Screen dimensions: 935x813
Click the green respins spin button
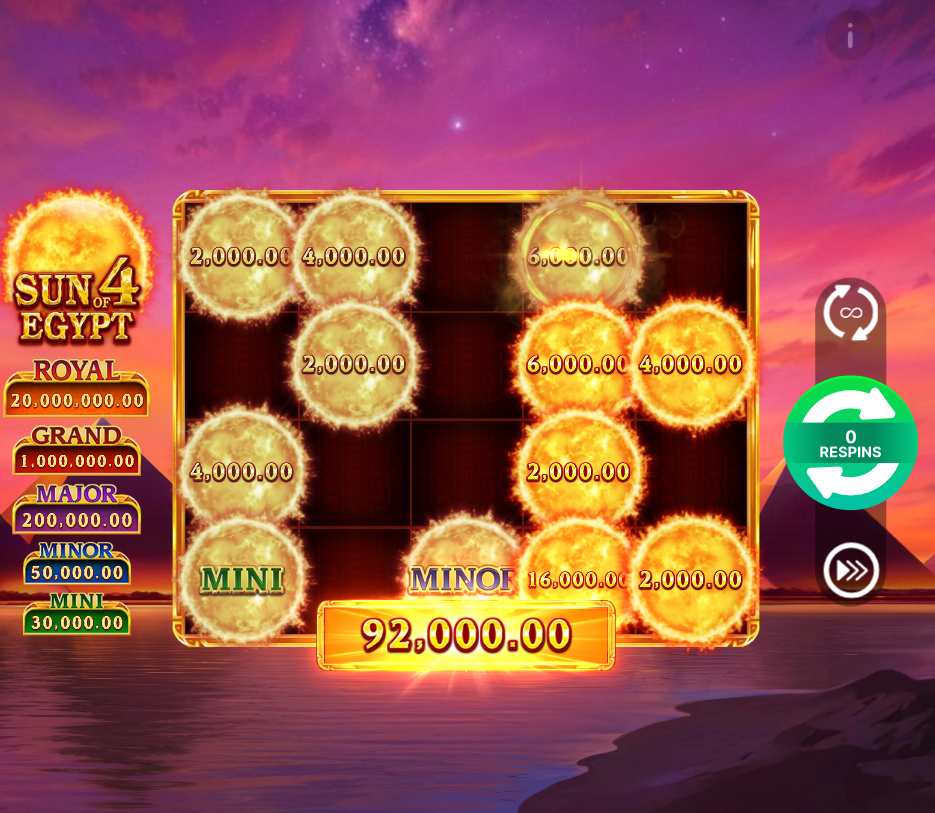pyautogui.click(x=850, y=443)
